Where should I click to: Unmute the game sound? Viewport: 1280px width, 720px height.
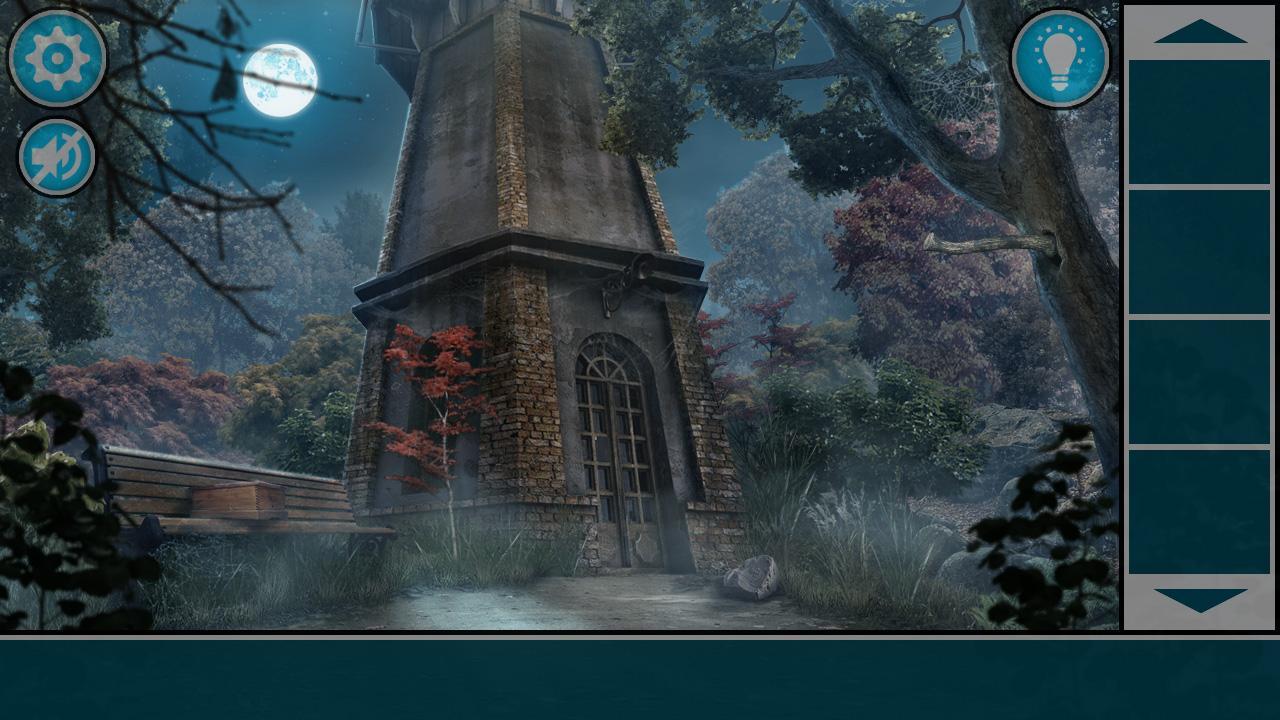pyautogui.click(x=56, y=156)
